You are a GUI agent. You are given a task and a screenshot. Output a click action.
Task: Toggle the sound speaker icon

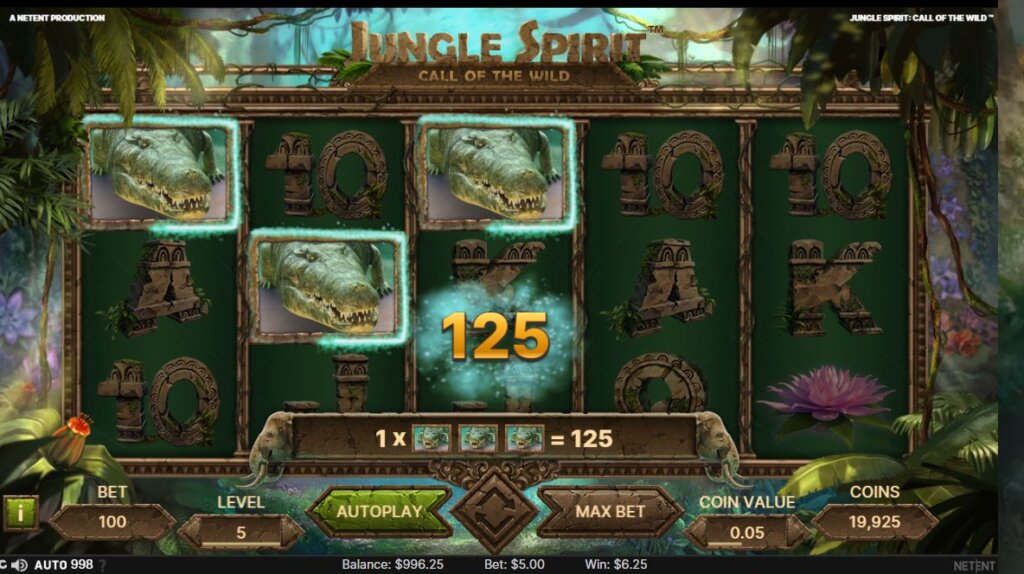click(19, 565)
